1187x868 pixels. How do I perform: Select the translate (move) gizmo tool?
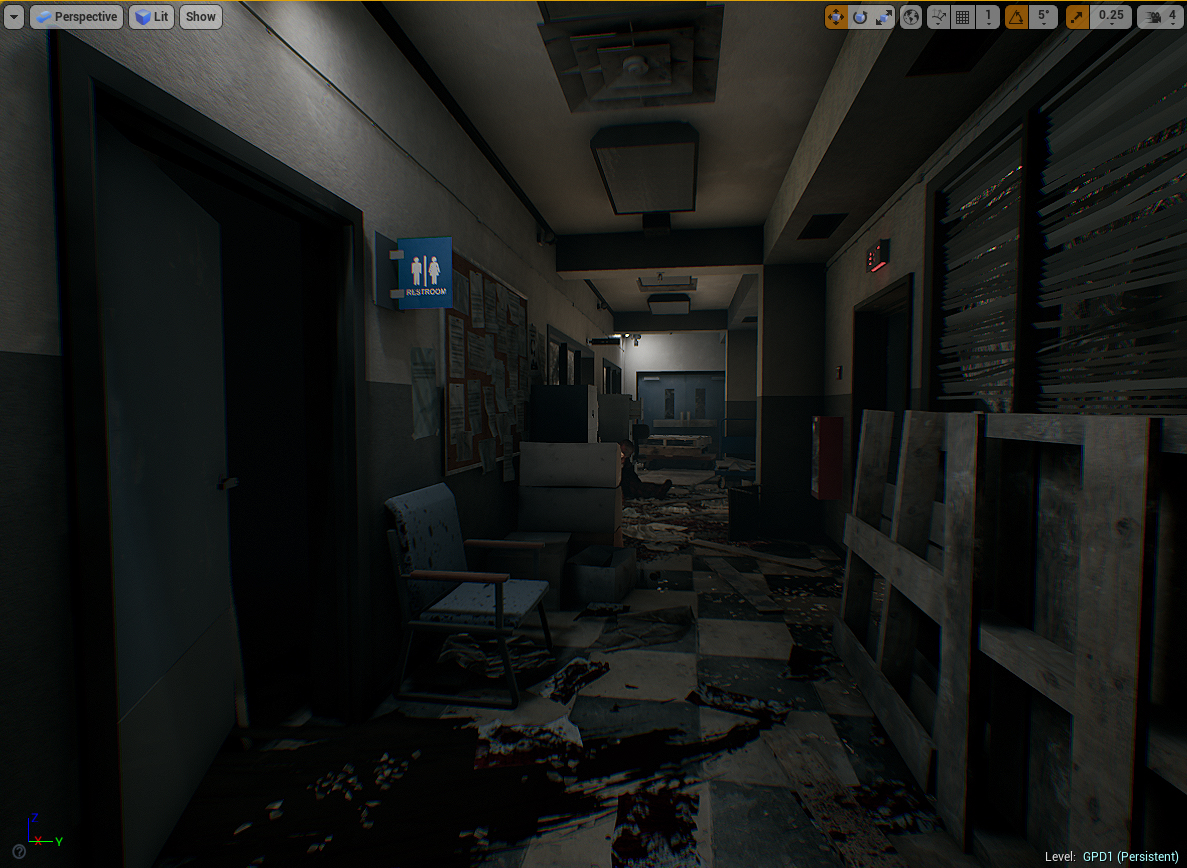point(836,17)
